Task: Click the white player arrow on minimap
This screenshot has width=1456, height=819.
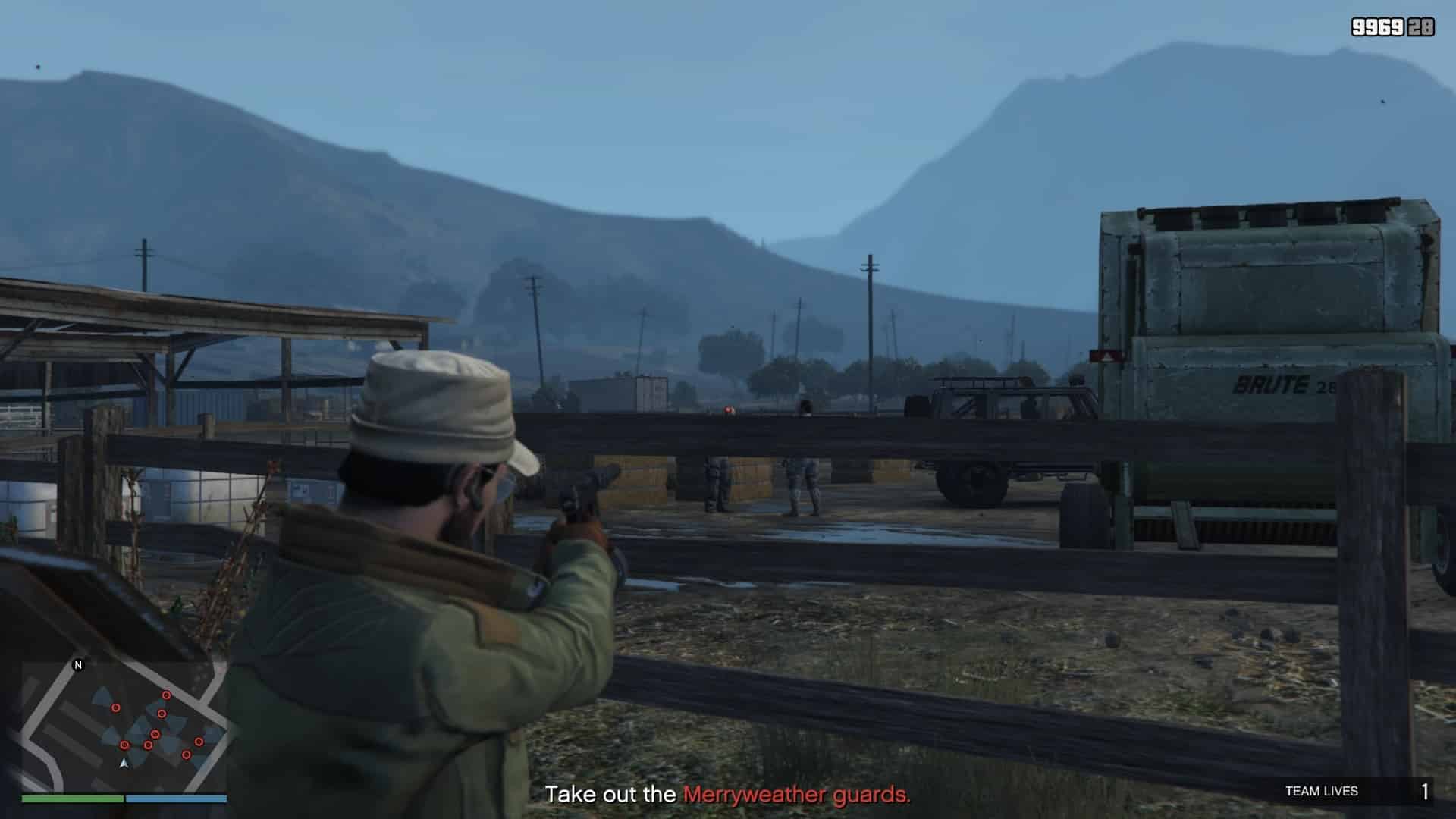Action: tap(124, 763)
